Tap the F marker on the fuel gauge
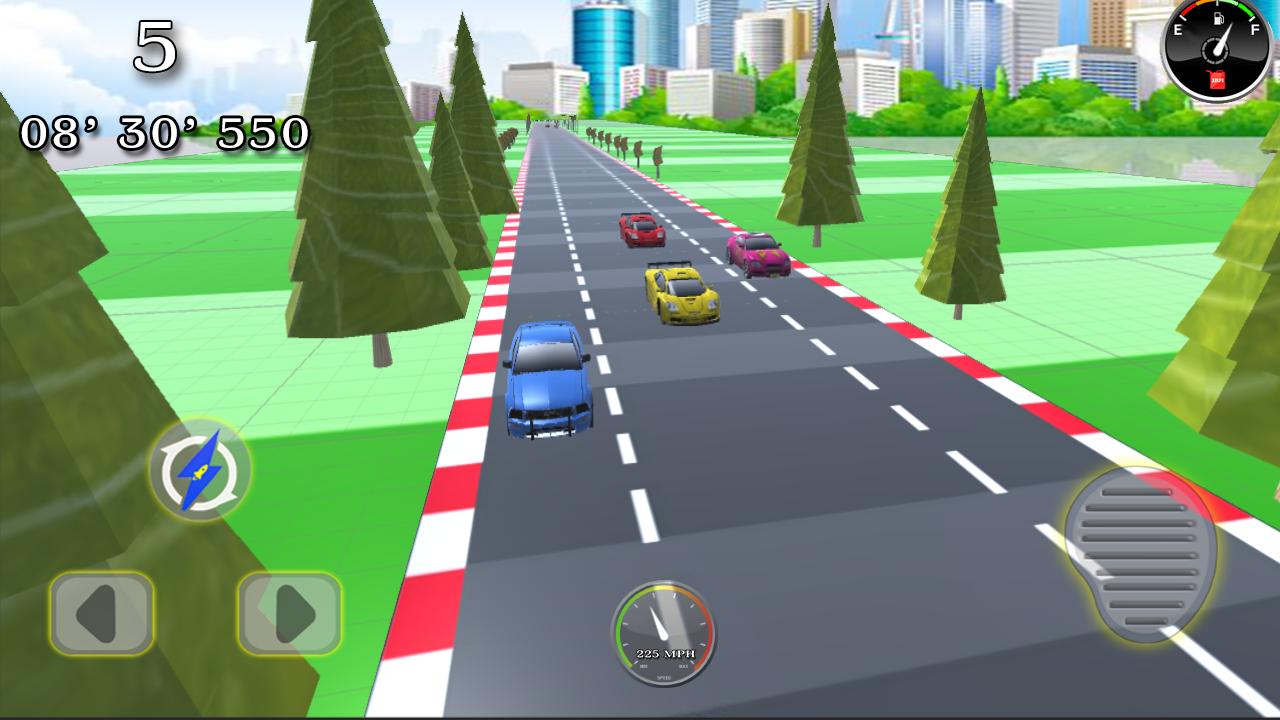Viewport: 1280px width, 720px height. pyautogui.click(x=1255, y=28)
